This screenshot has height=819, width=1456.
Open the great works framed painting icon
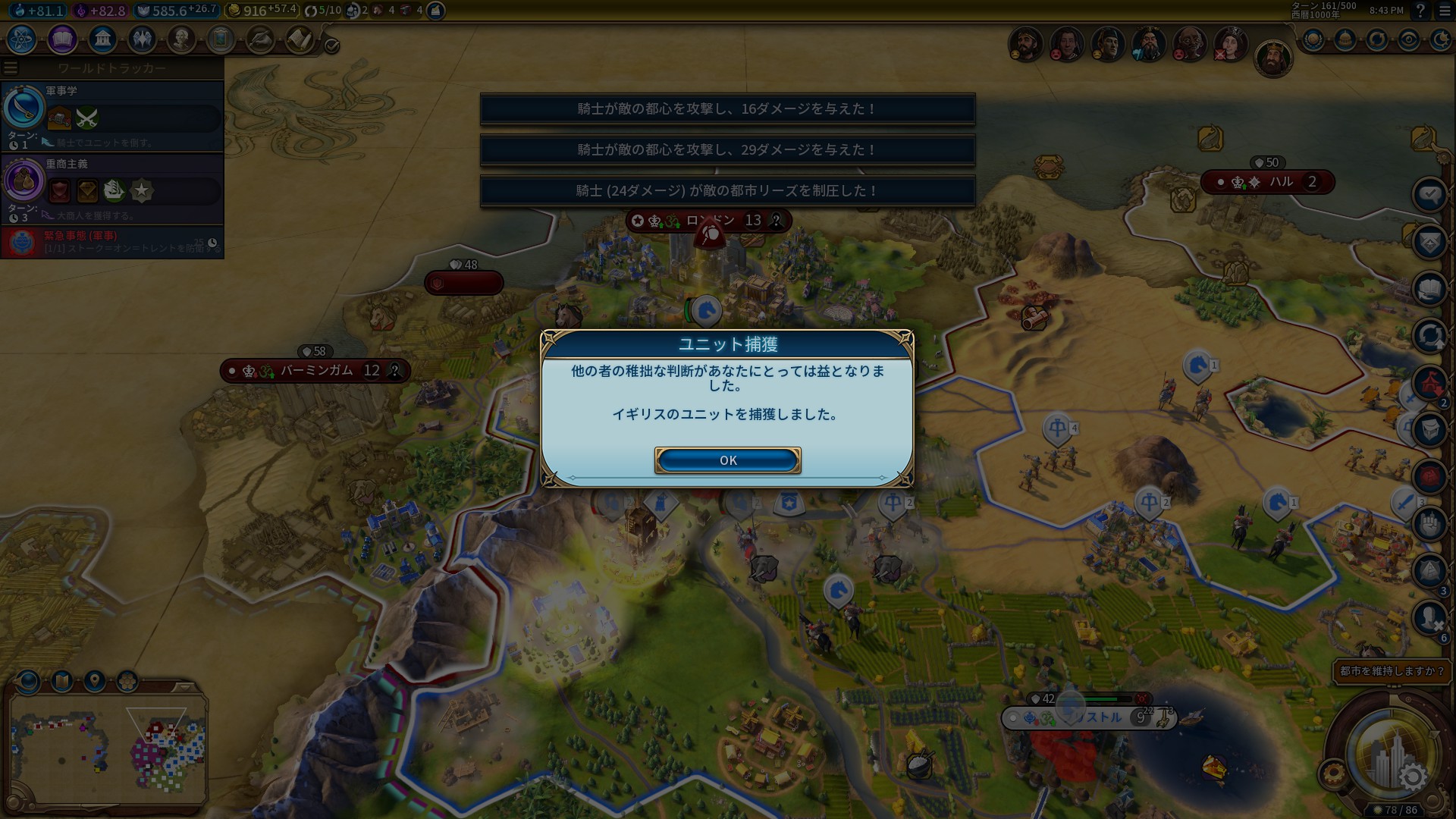click(221, 39)
